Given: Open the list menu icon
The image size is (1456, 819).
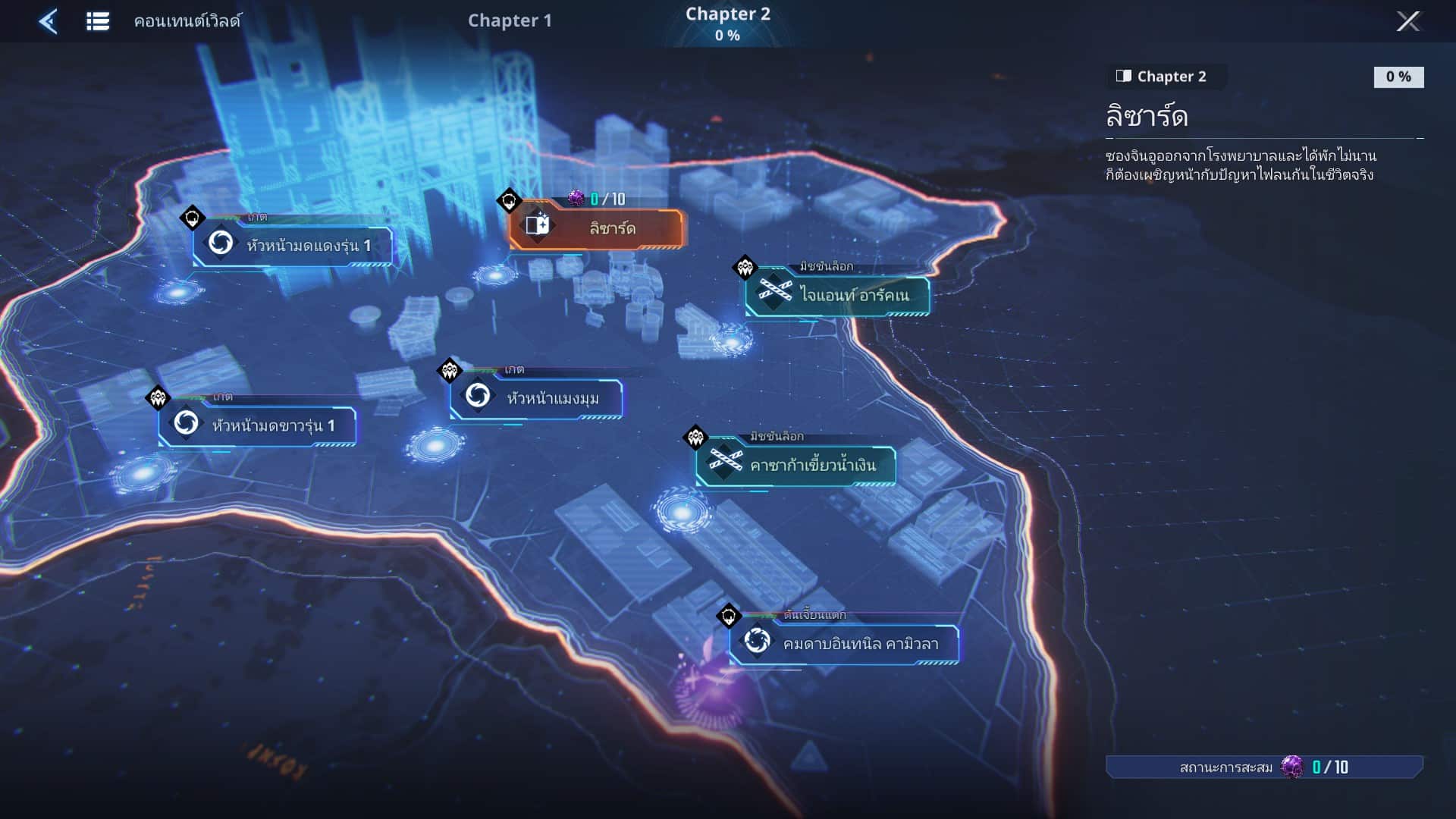Looking at the screenshot, I should point(98,21).
